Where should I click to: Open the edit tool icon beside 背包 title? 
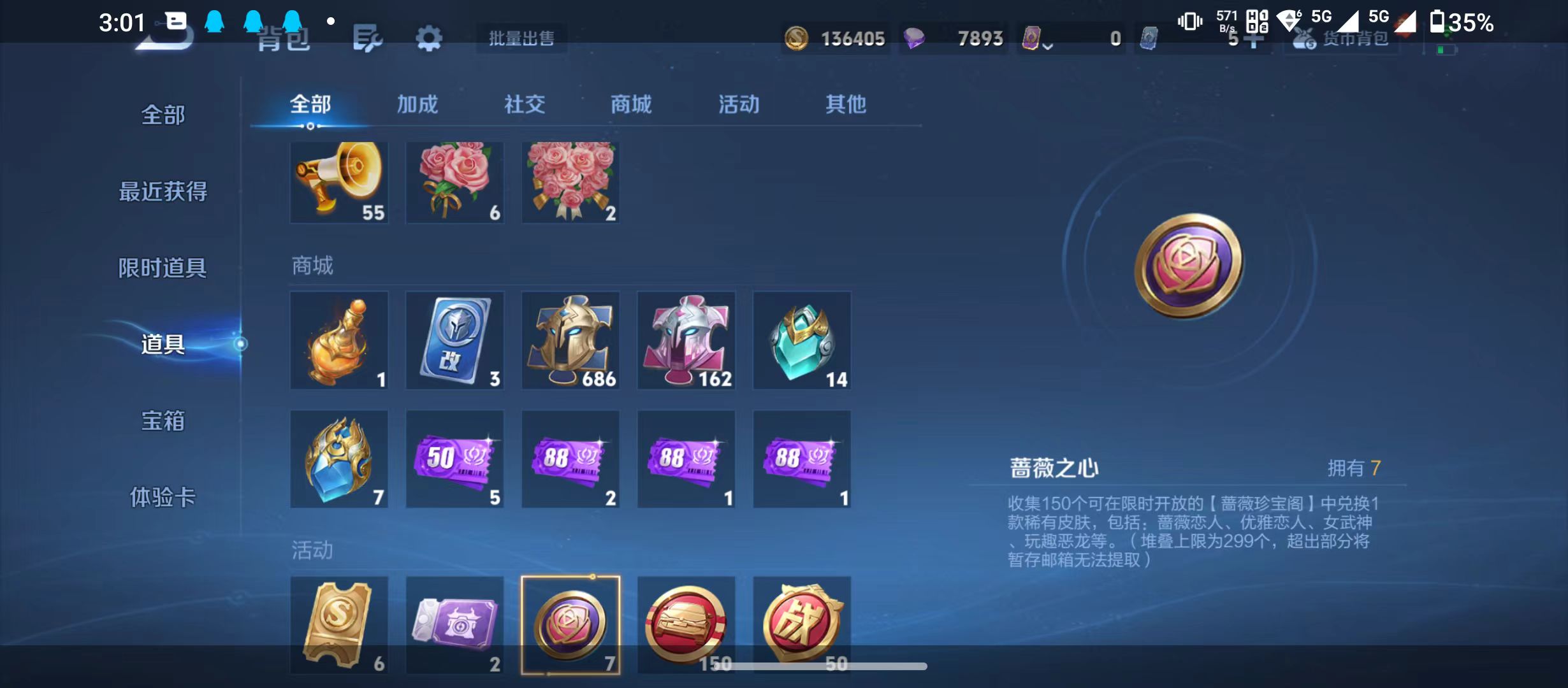point(368,38)
